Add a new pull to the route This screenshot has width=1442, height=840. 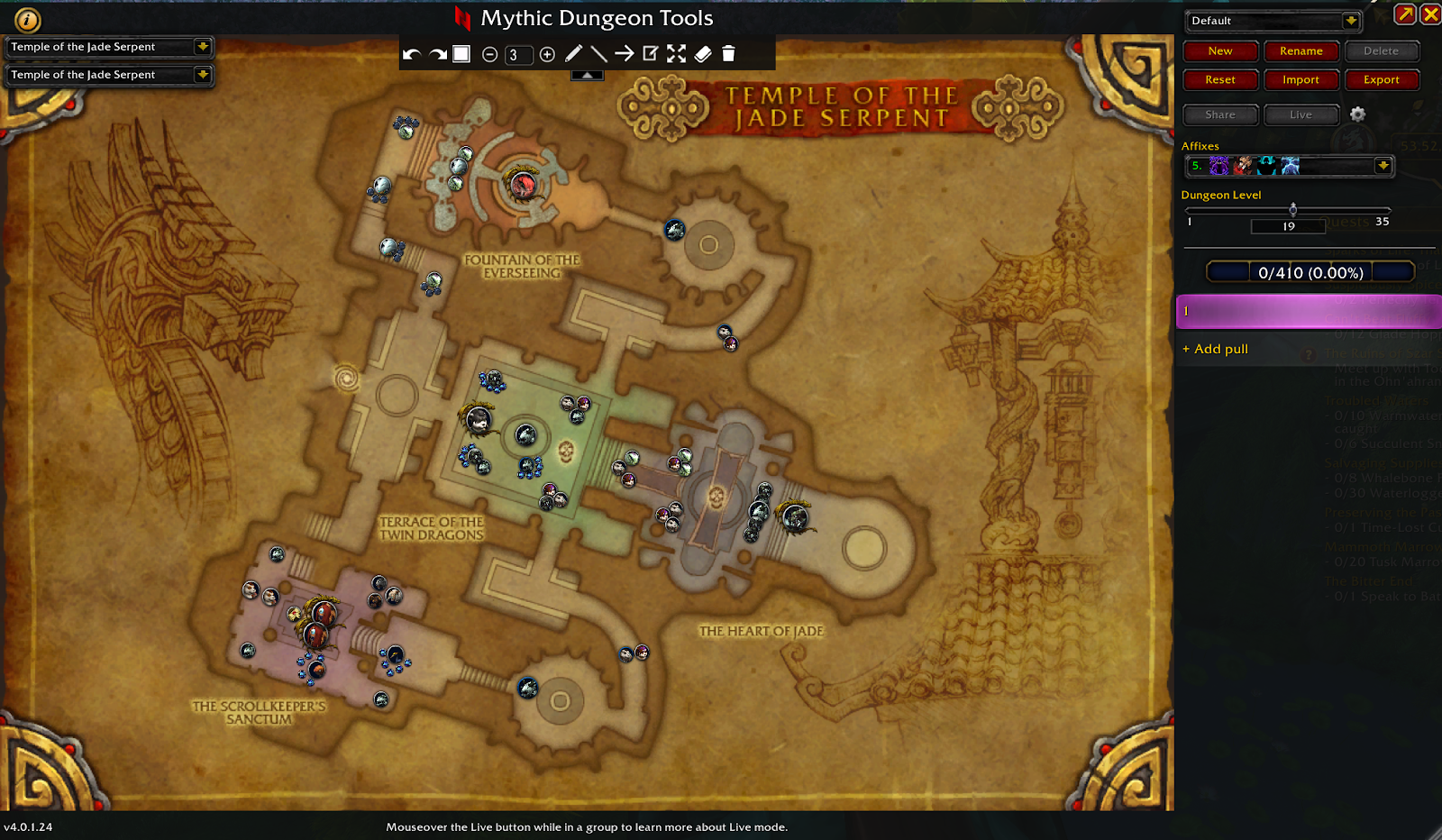point(1216,349)
